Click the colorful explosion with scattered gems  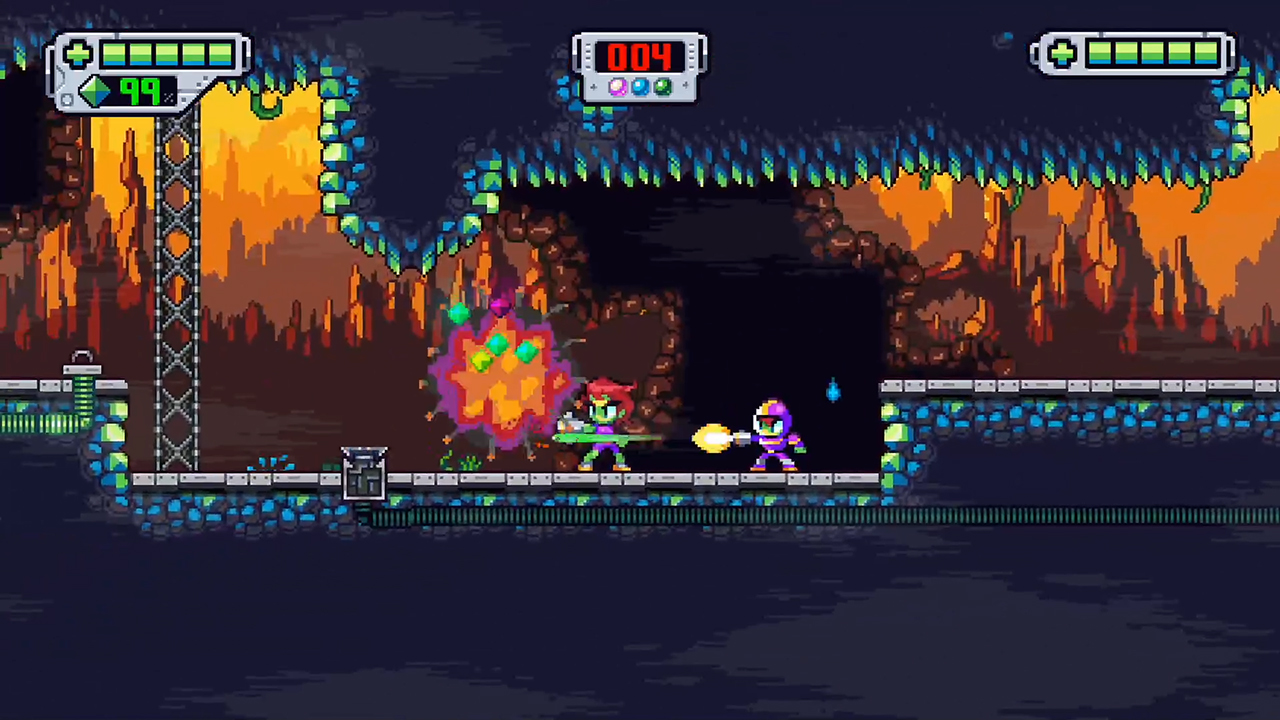pyautogui.click(x=500, y=375)
